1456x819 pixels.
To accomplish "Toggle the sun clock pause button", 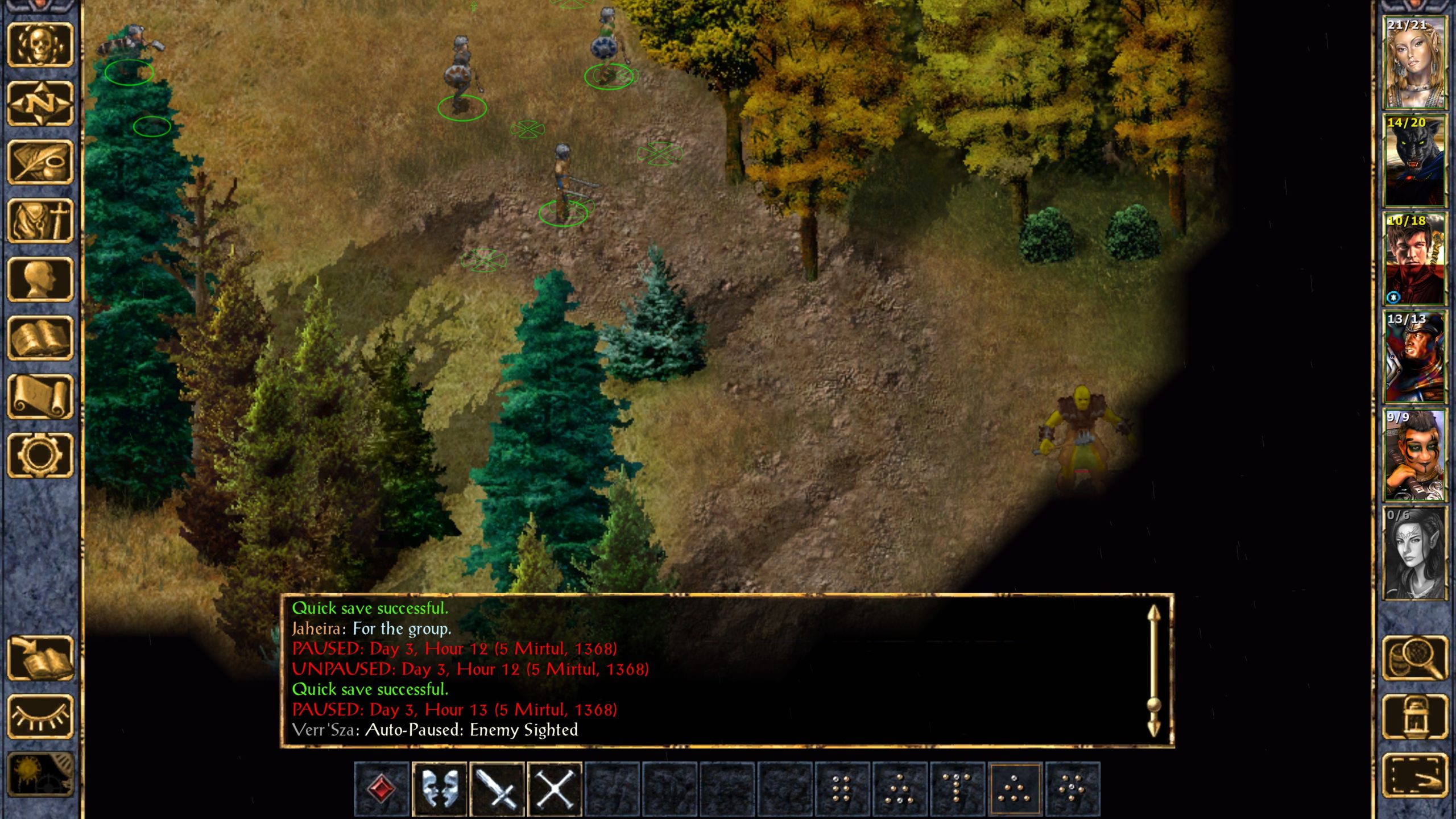I will (x=40, y=773).
